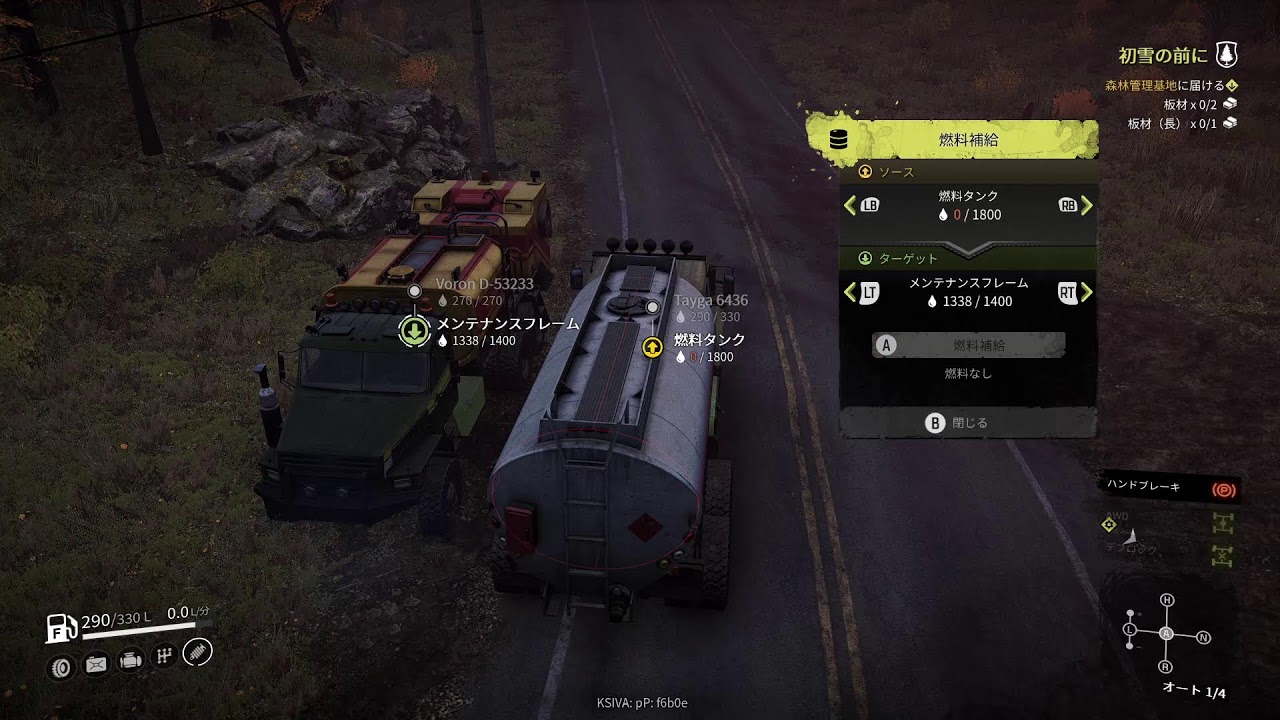
Task: Shift to H gear on the shifter
Action: click(1166, 600)
